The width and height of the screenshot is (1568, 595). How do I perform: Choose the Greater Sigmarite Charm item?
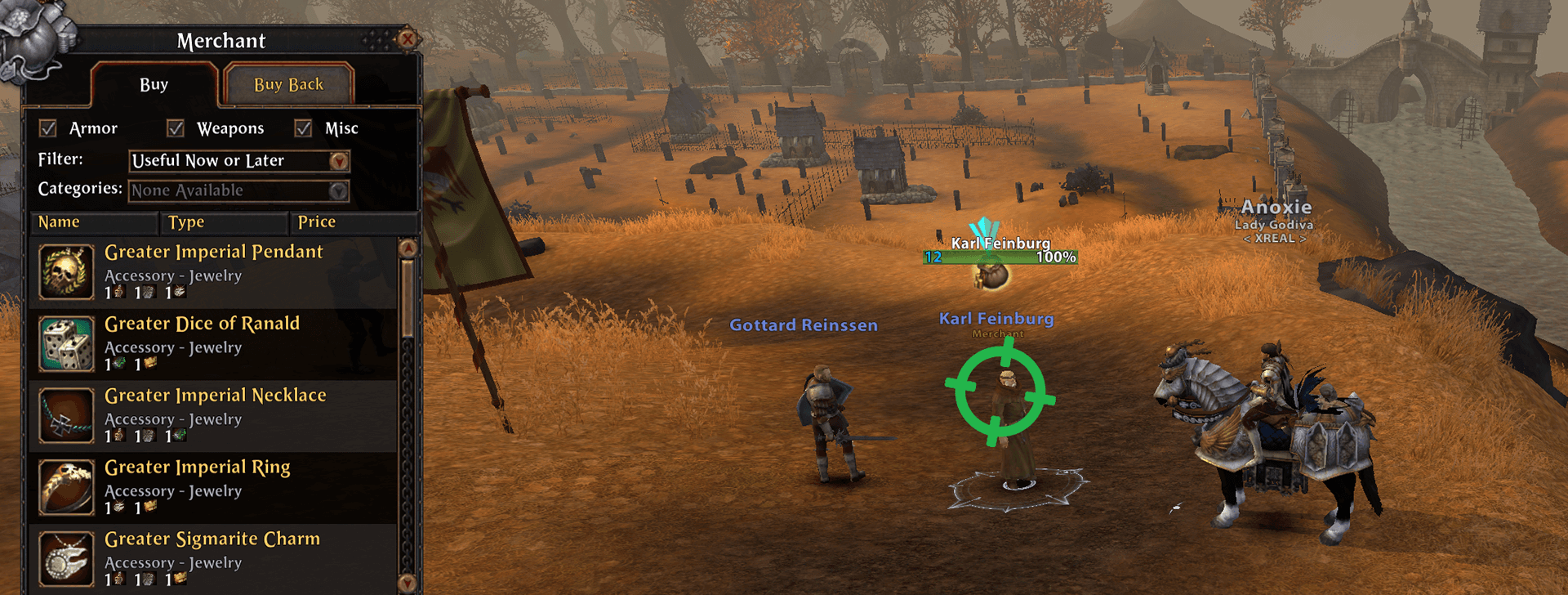pyautogui.click(x=213, y=560)
